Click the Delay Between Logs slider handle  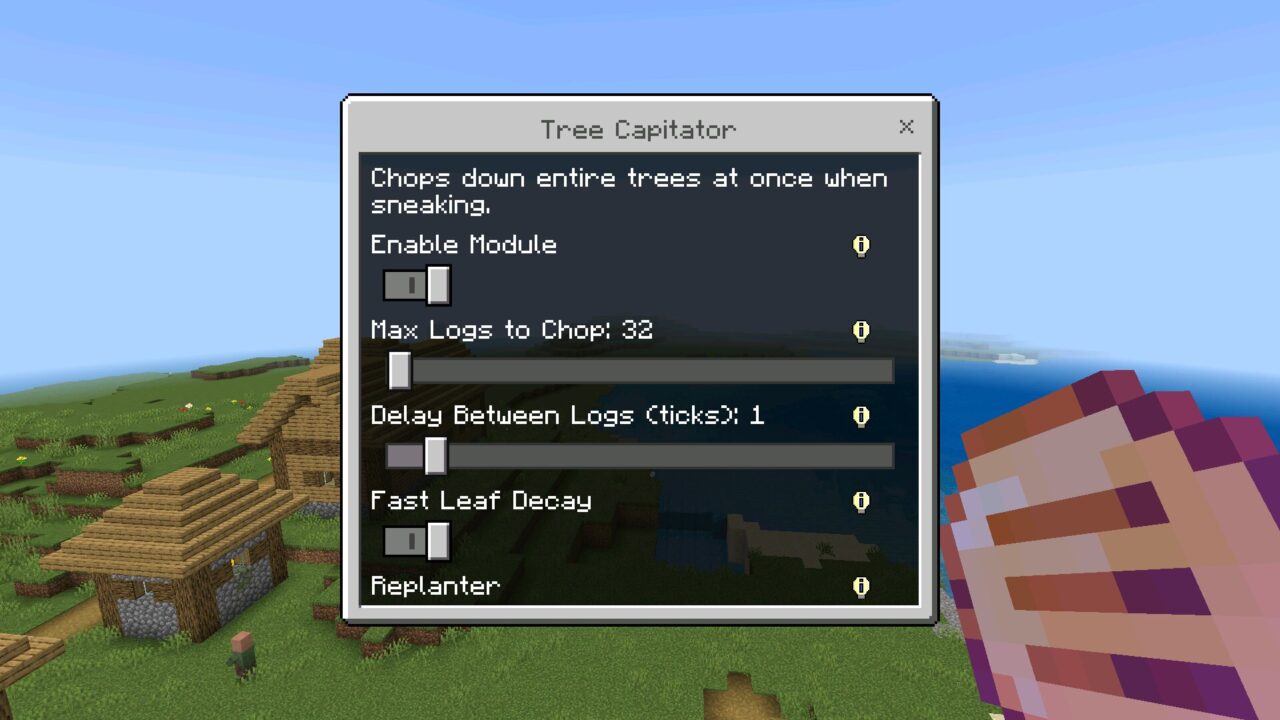point(434,455)
